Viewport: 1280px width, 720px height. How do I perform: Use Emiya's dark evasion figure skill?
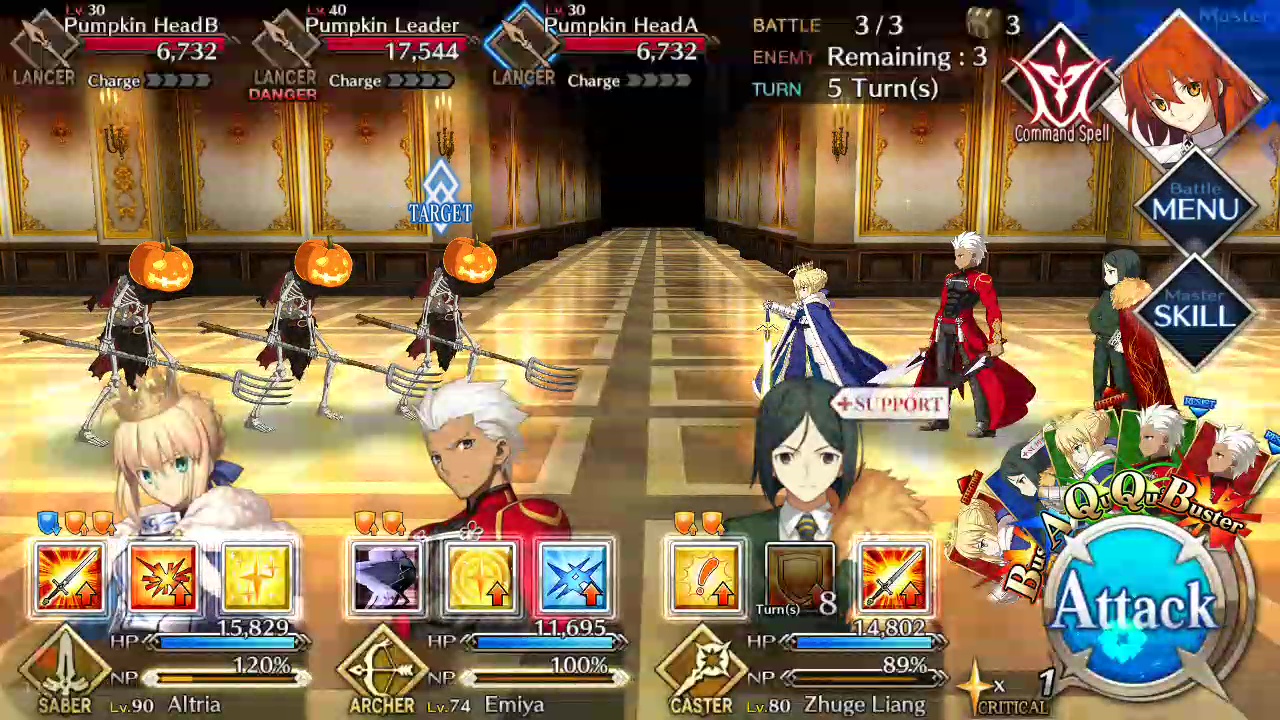pyautogui.click(x=387, y=578)
